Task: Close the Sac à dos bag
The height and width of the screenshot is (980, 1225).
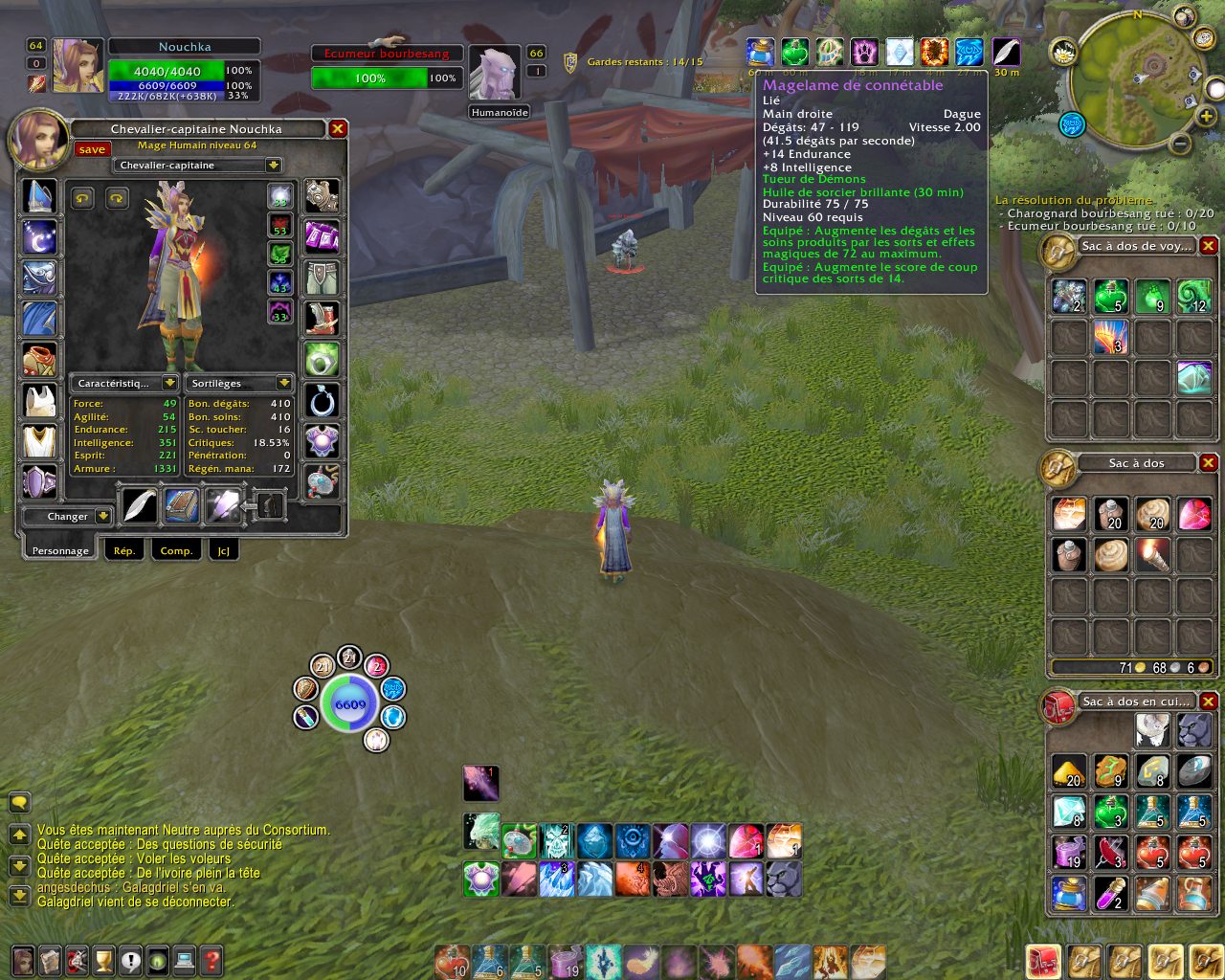Action: 1209,463
